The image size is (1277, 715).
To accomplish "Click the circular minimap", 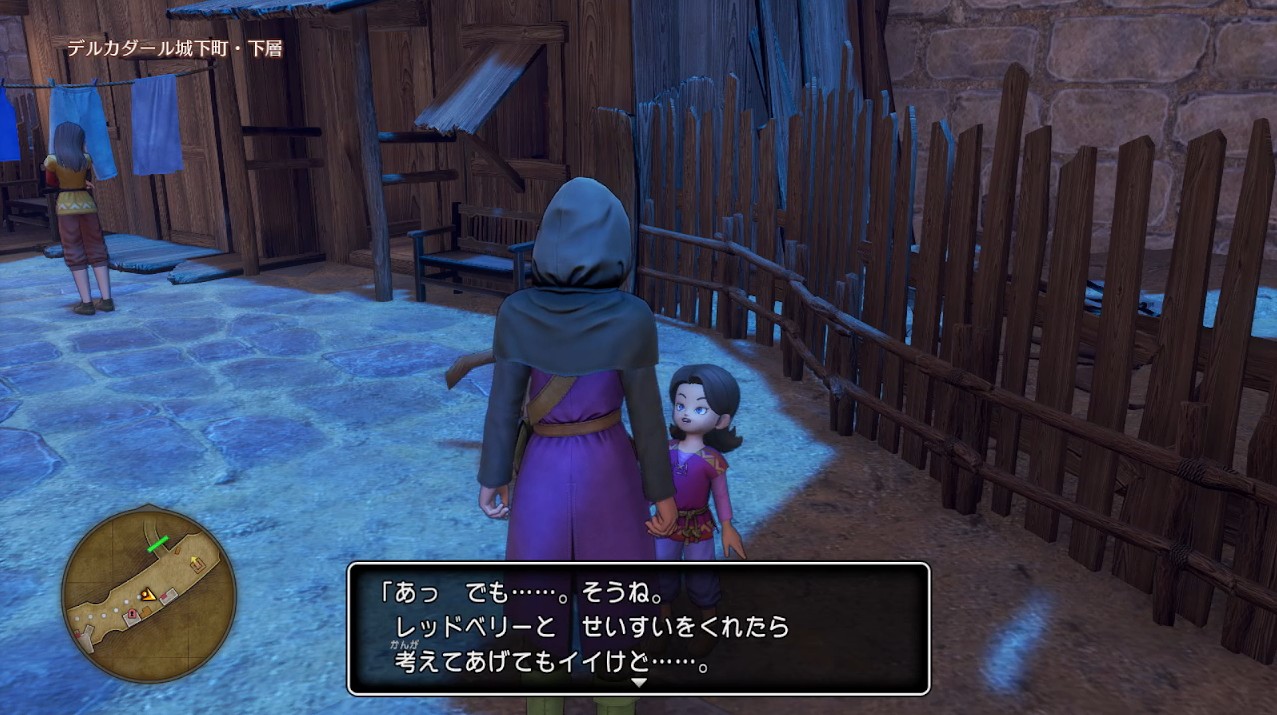I will click(148, 594).
